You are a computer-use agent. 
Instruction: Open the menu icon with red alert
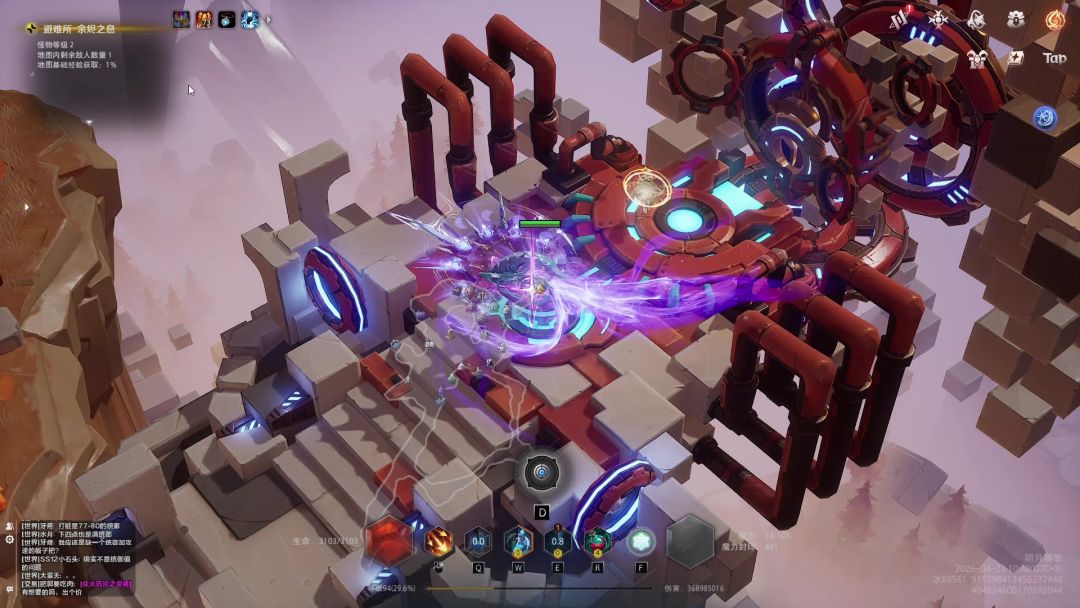pyautogui.click(x=900, y=19)
